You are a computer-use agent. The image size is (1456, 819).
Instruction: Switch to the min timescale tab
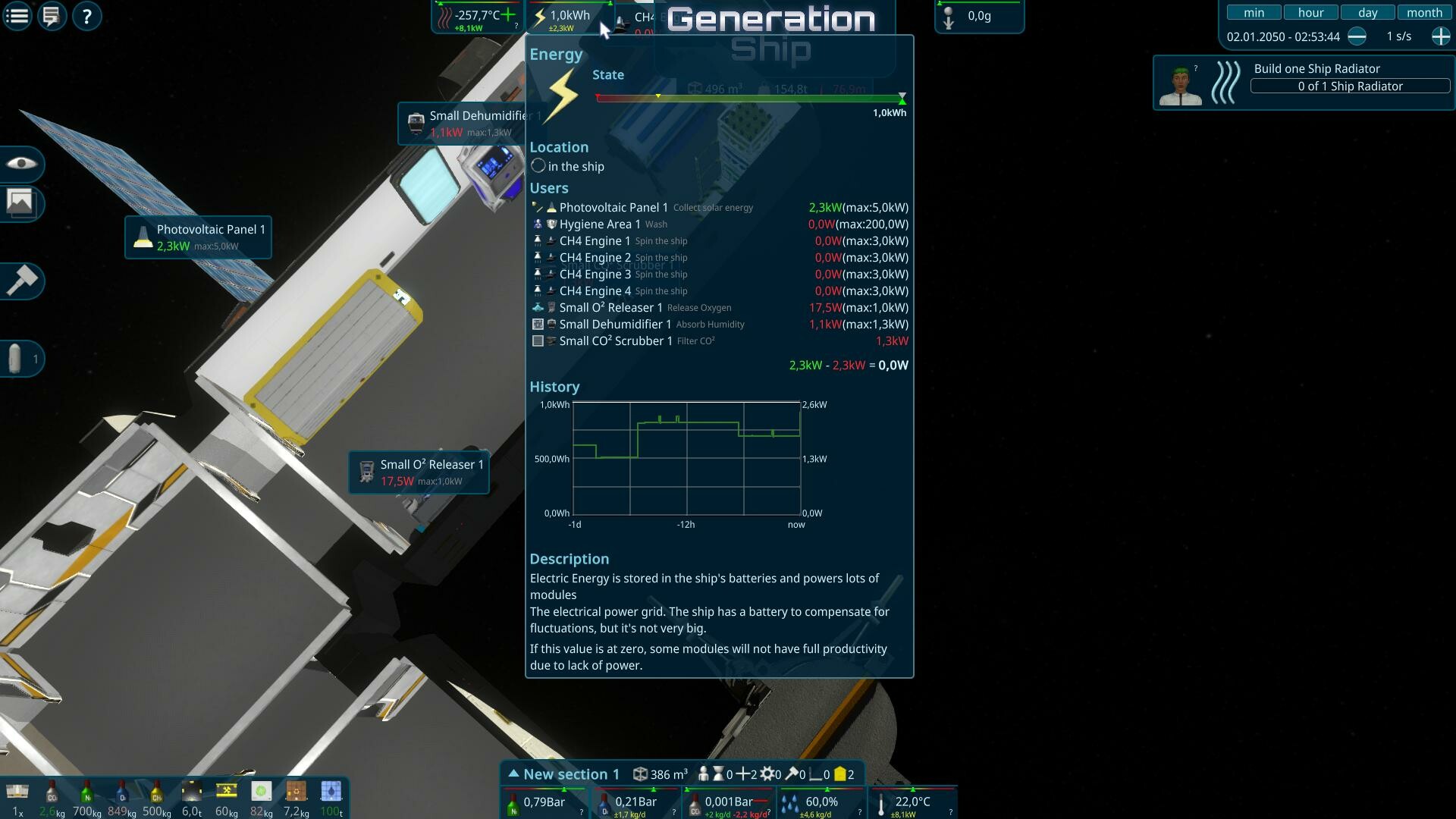pos(1254,11)
